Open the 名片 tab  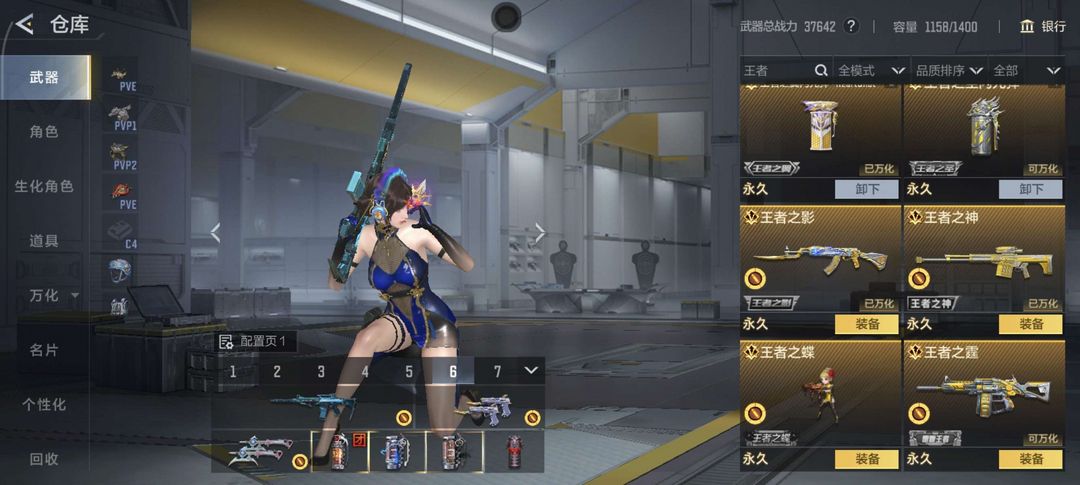44,350
